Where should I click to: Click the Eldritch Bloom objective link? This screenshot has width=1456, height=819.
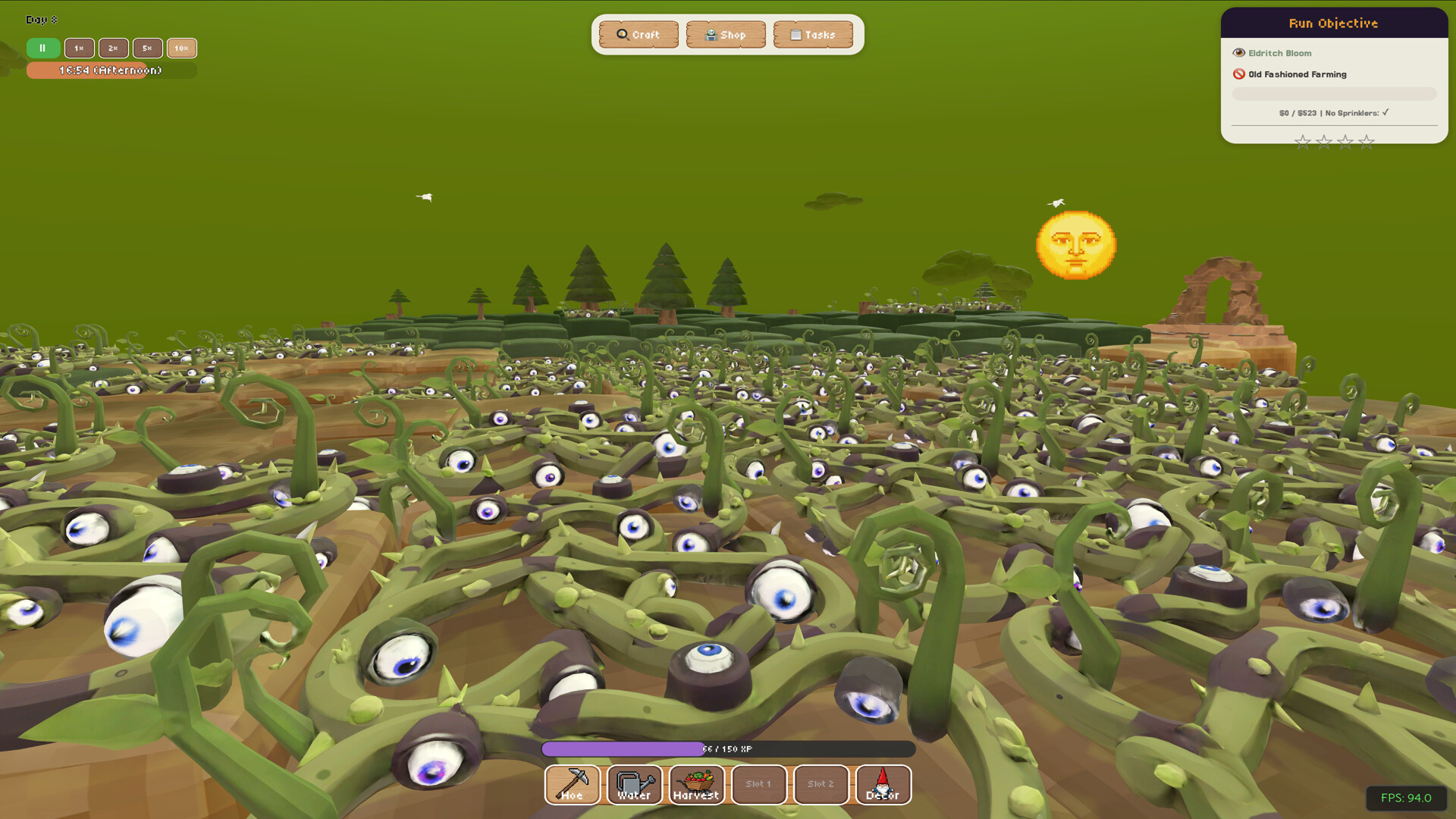pos(1278,52)
